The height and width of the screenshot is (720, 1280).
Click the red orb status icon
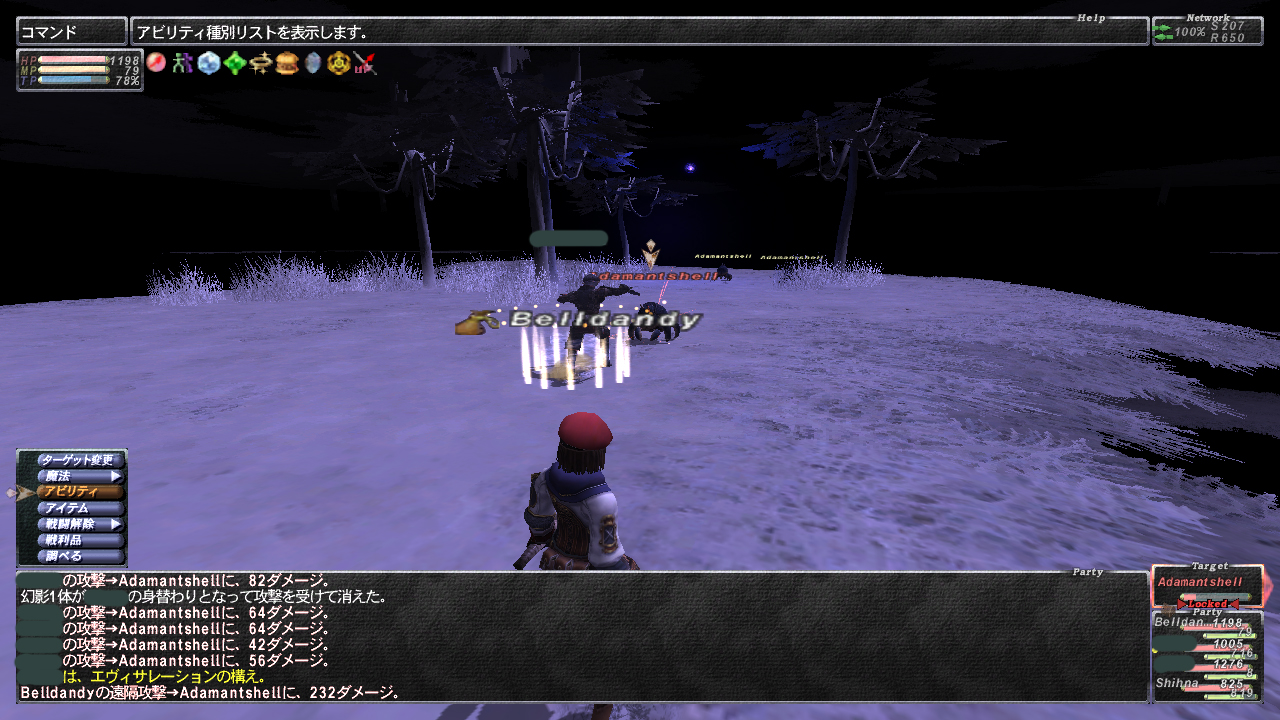pyautogui.click(x=156, y=63)
